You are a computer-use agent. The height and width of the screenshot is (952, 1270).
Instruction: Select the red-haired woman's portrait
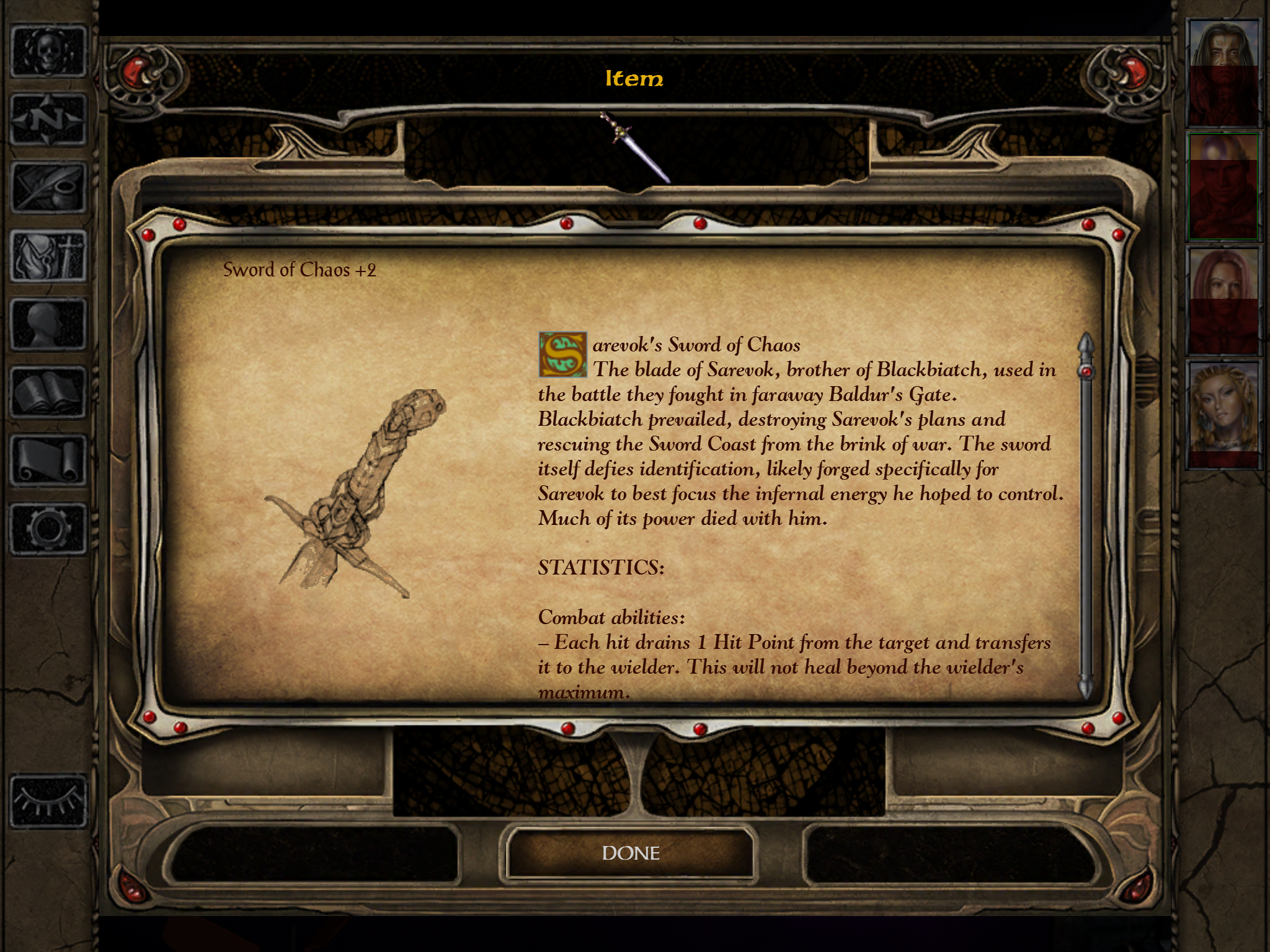[x=1223, y=301]
